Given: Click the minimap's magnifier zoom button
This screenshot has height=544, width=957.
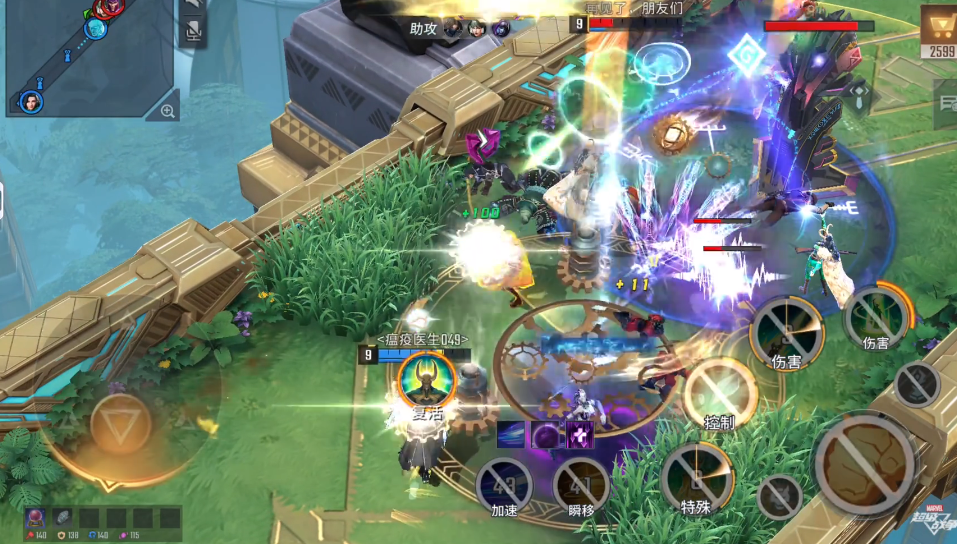Looking at the screenshot, I should pos(167,111).
